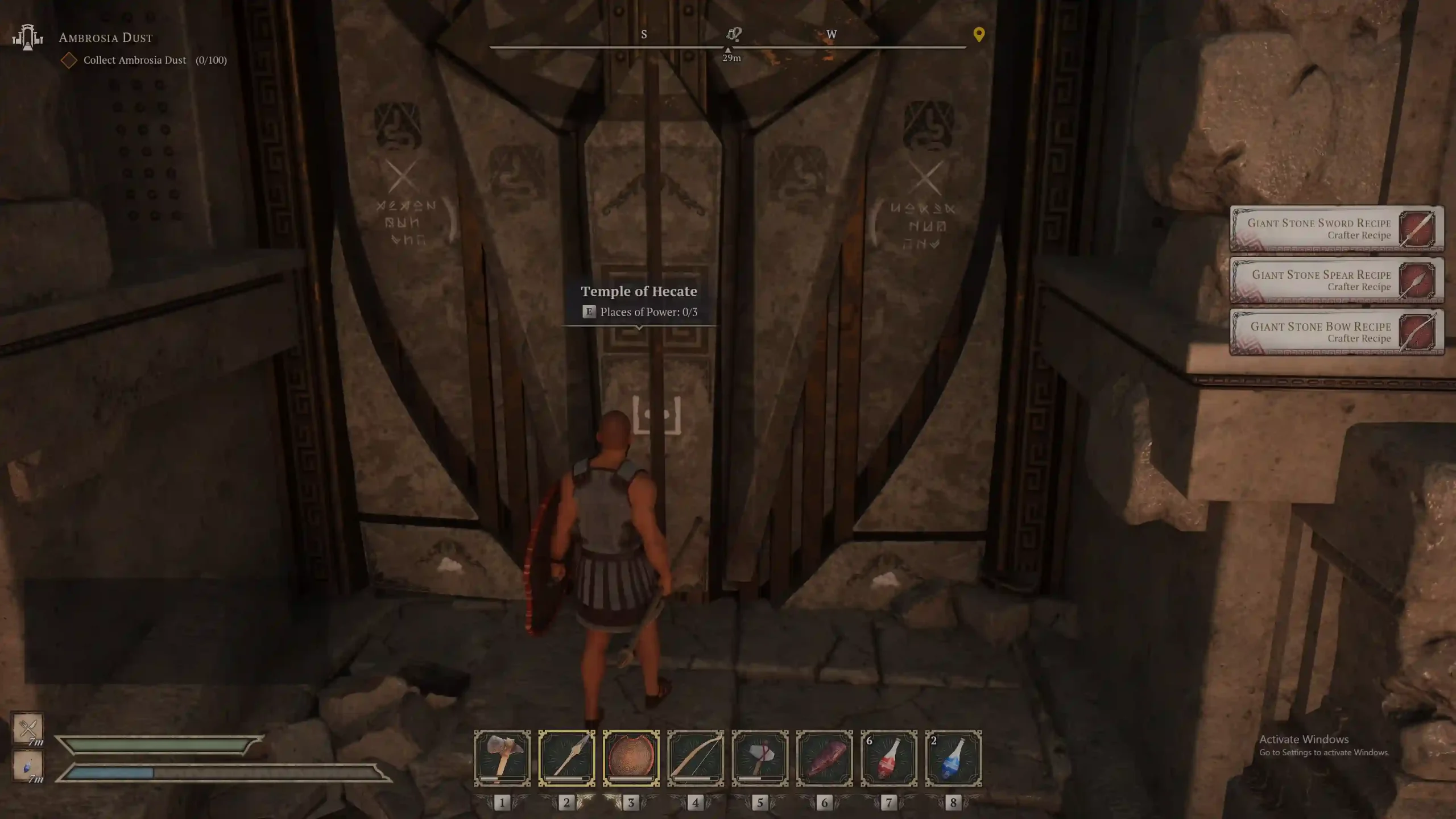Choose the wooden bow hotbar slot
1456x819 pixels.
point(696,758)
